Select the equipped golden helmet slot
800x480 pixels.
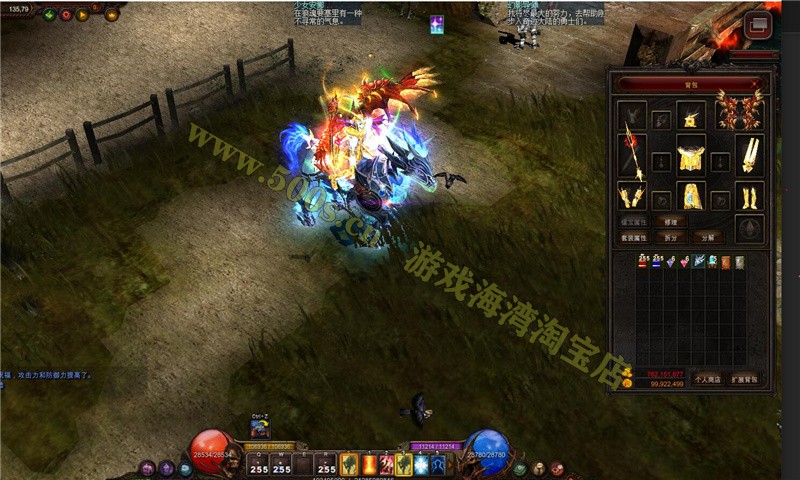pos(691,120)
